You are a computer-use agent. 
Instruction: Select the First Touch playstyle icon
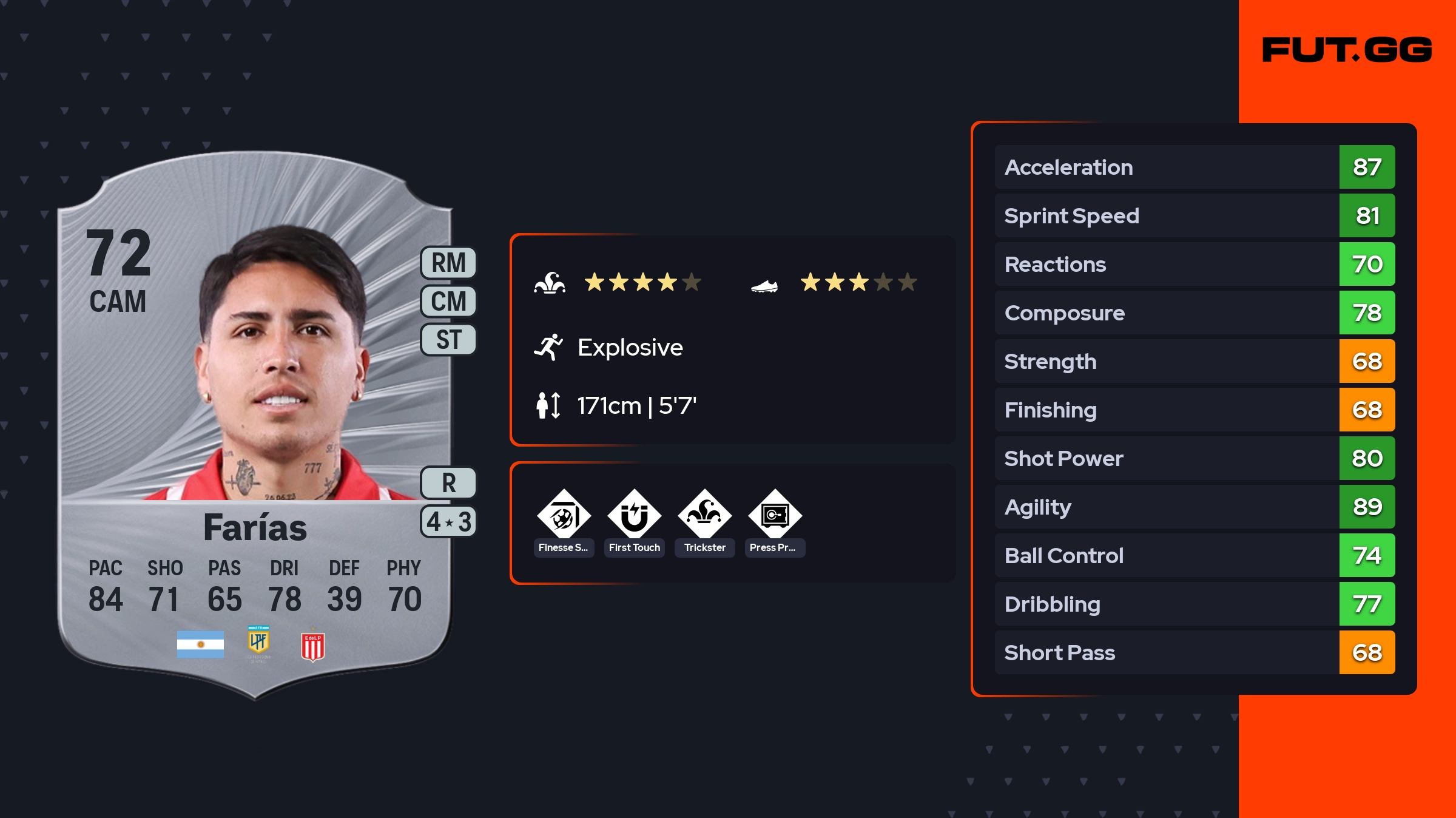[634, 516]
